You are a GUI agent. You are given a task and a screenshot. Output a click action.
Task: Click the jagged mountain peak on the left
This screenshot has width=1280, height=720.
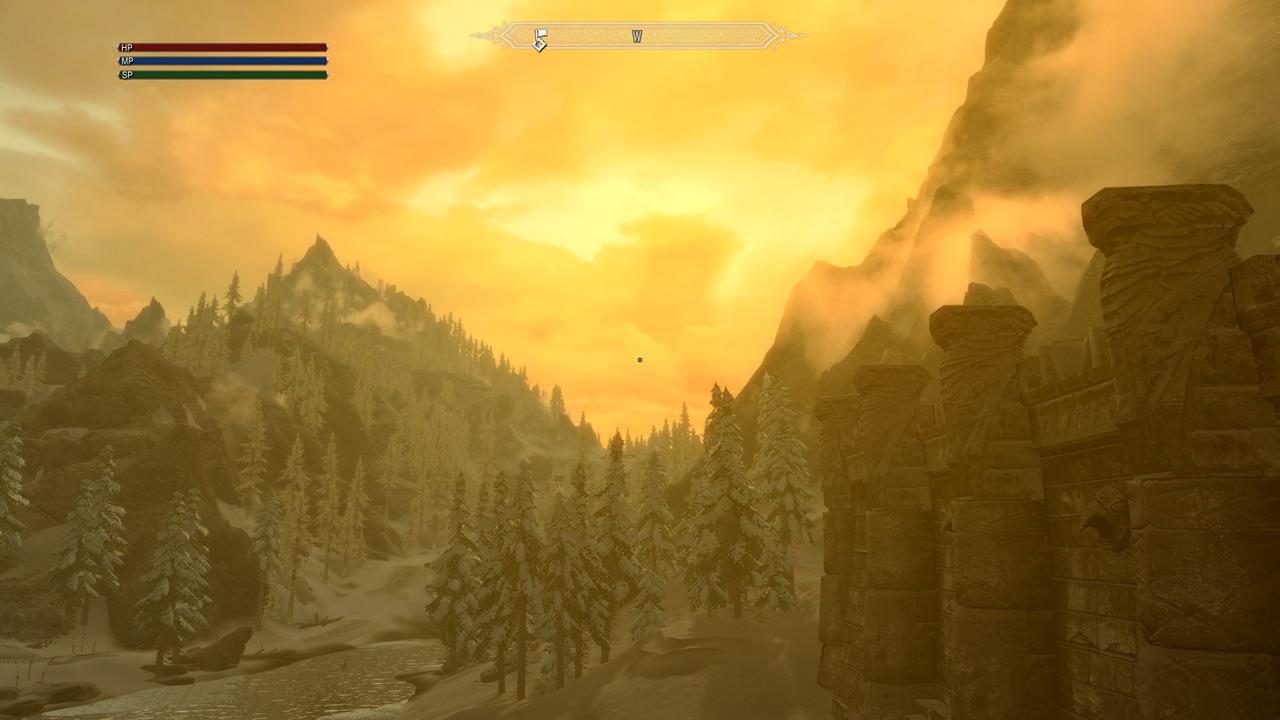pyautogui.click(x=320, y=245)
